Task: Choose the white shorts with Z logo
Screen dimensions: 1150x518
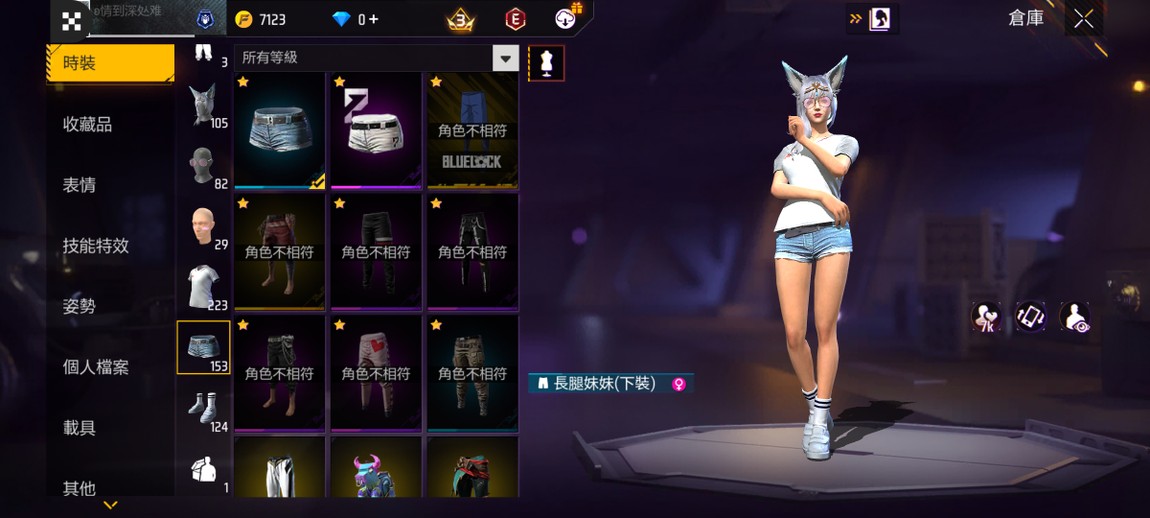Action: (376, 129)
